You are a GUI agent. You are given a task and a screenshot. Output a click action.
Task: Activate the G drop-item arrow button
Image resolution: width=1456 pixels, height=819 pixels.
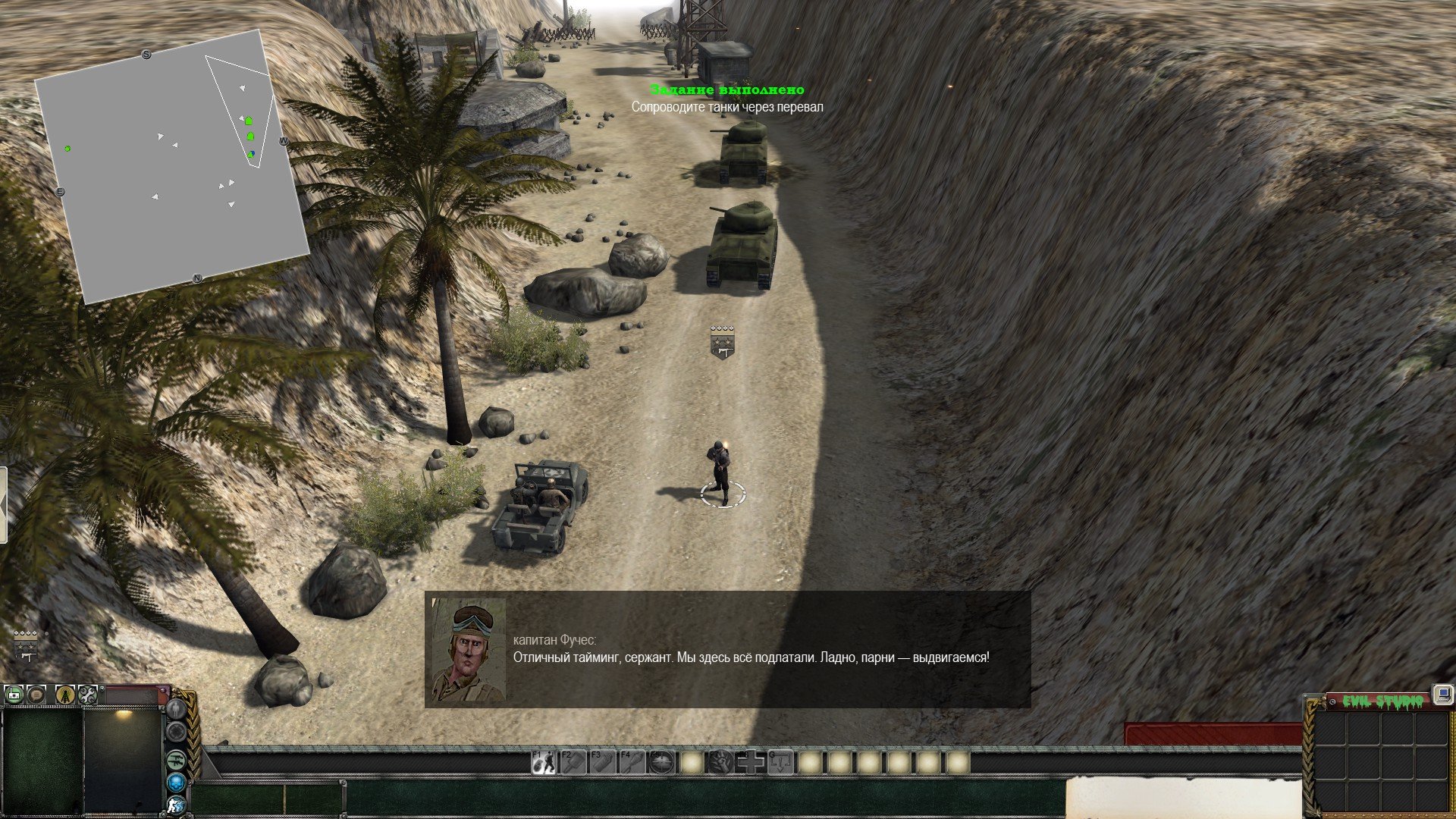pos(780,762)
